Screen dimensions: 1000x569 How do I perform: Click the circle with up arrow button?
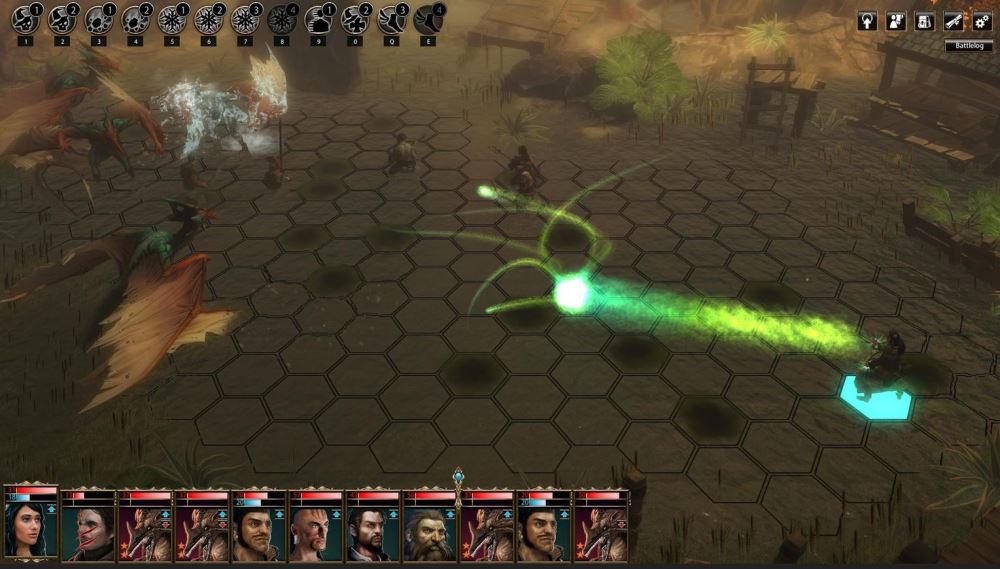coord(867,21)
